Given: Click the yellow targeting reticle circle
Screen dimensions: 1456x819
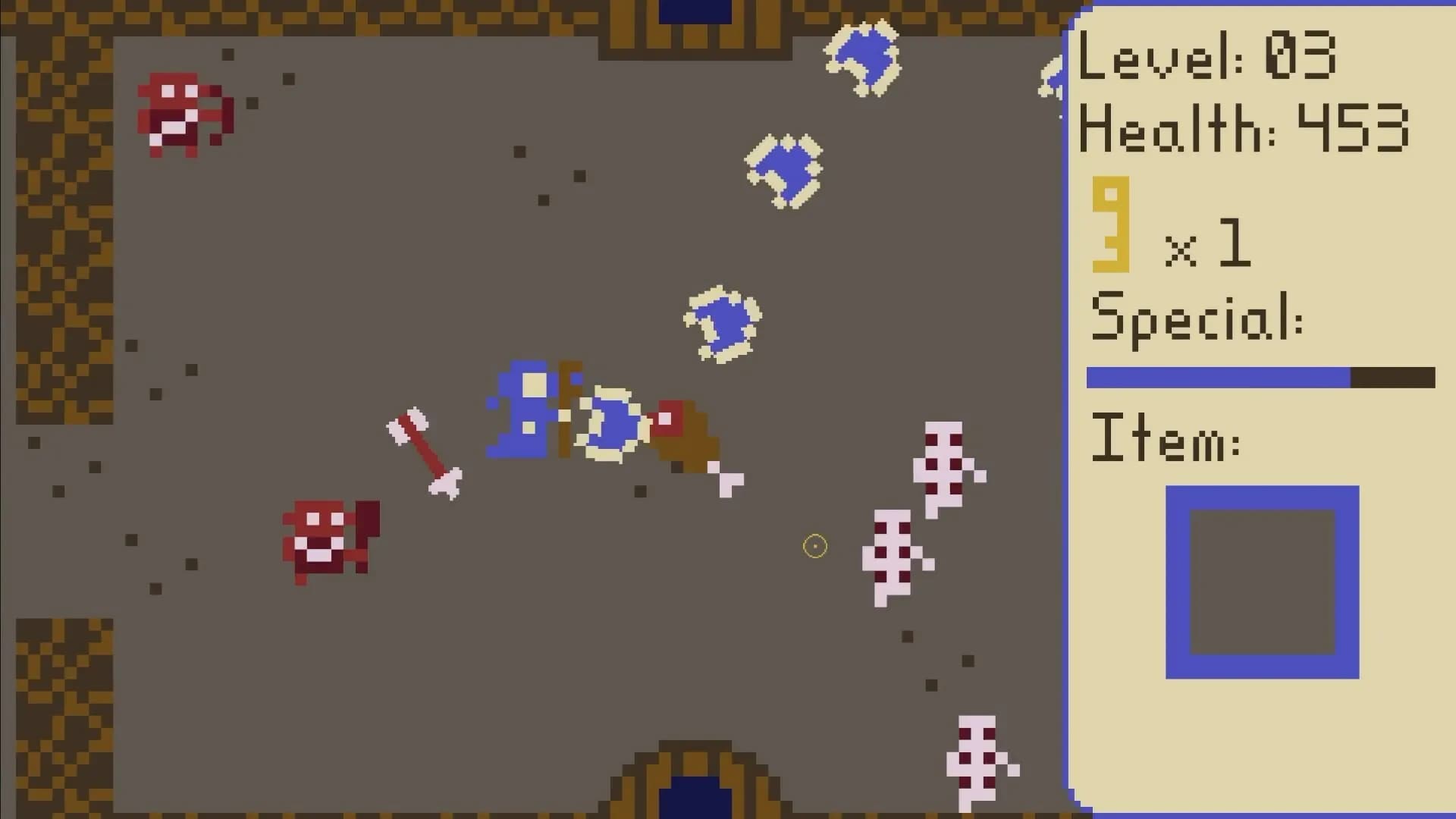Looking at the screenshot, I should [x=815, y=546].
